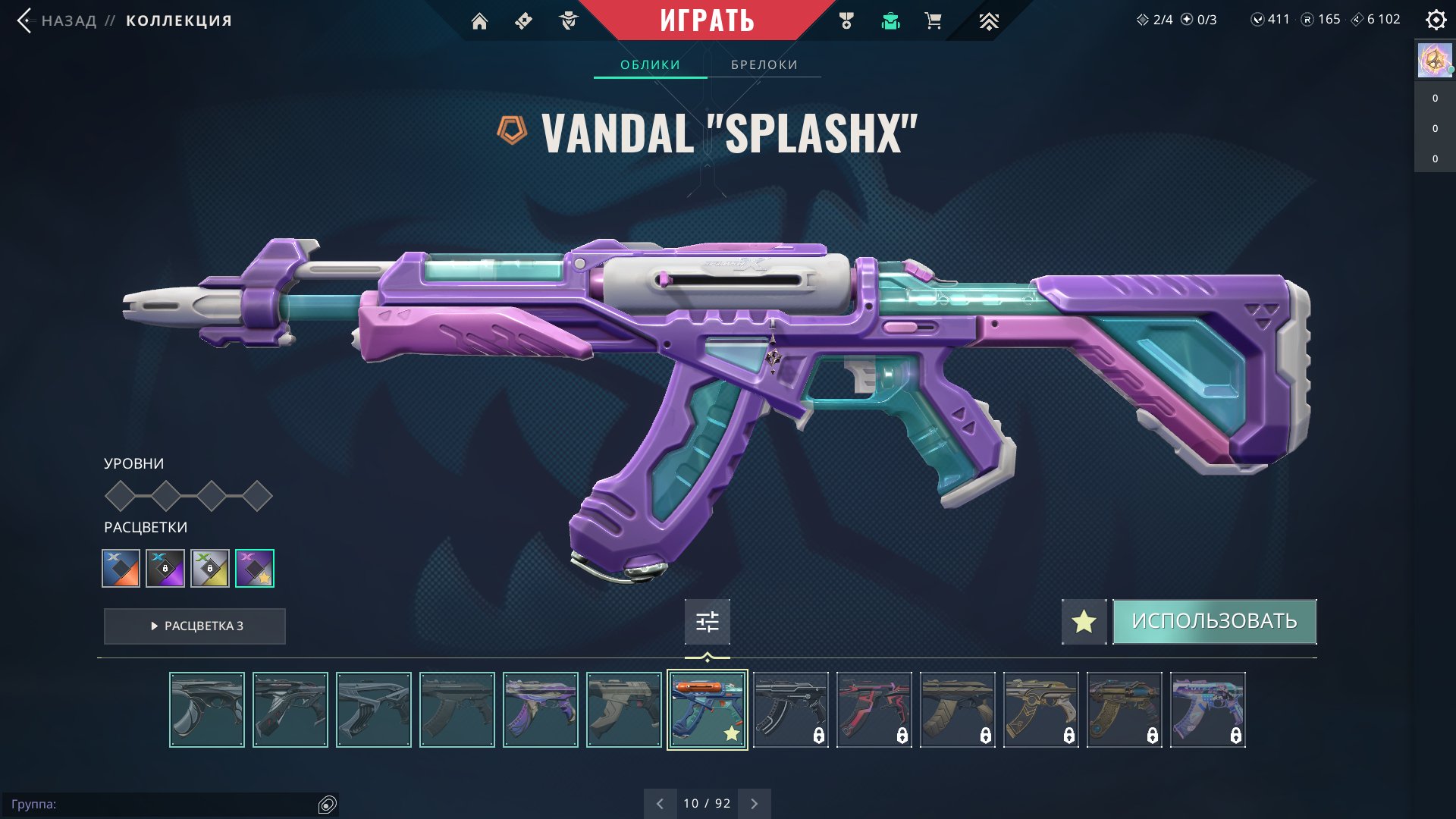Open the skin filter options

click(x=707, y=623)
